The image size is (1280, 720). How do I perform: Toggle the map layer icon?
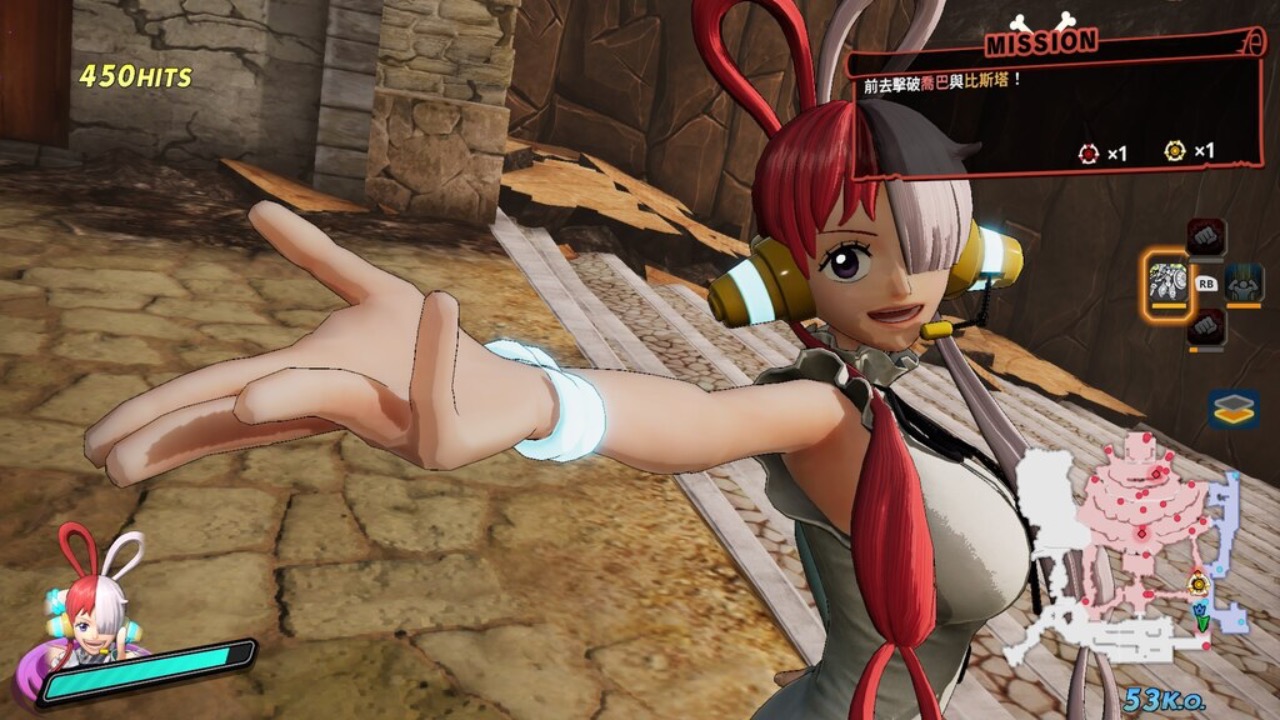click(1233, 408)
